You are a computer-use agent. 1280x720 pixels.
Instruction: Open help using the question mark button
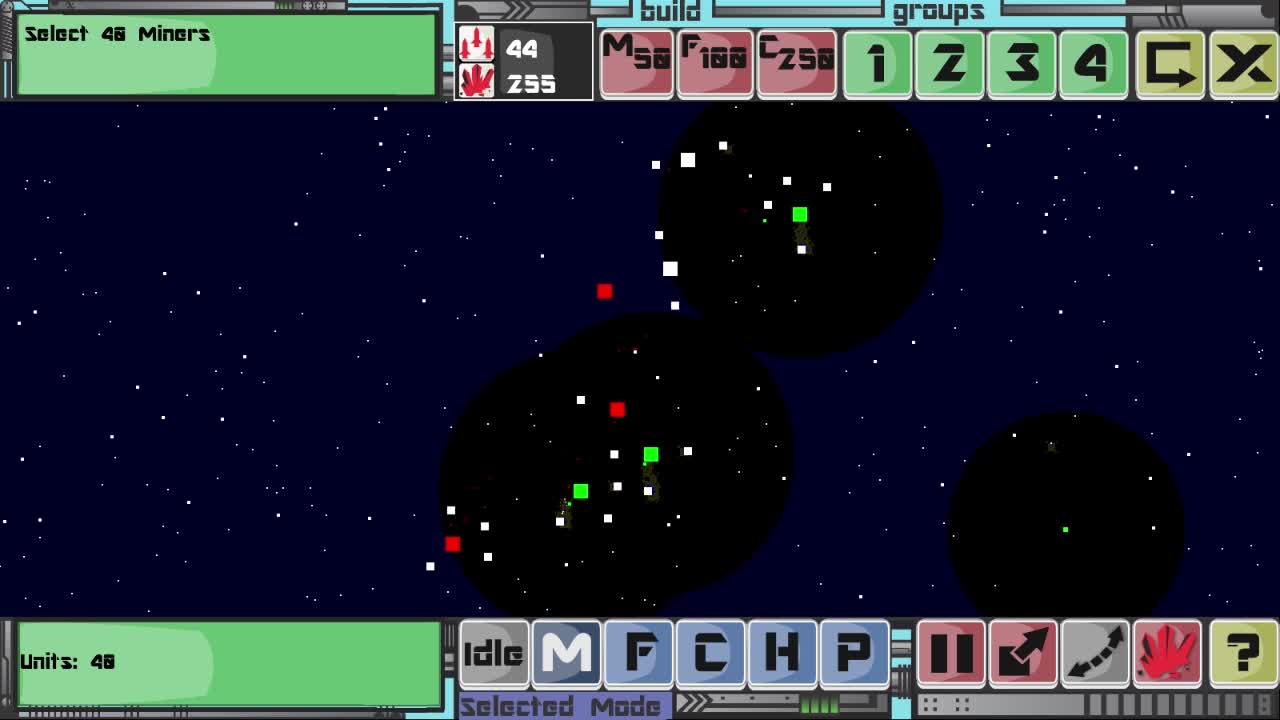[x=1243, y=655]
